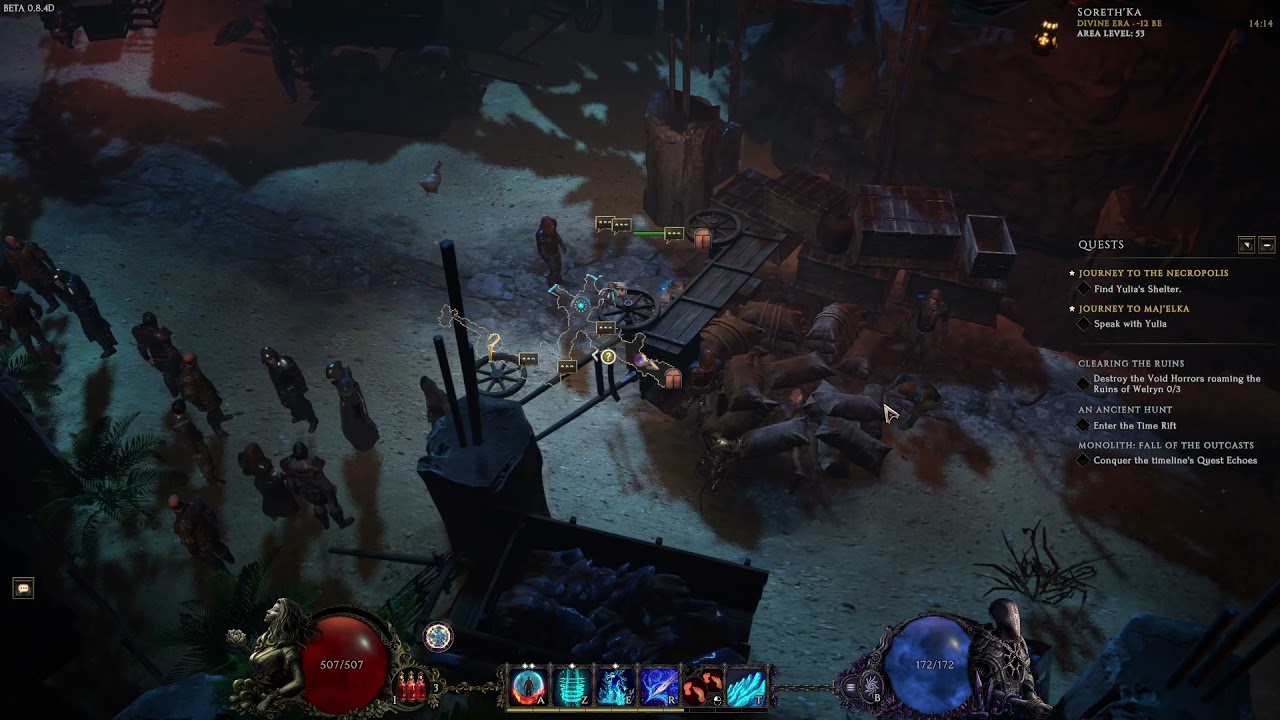Open Monolith: Fall of the Outcasts entry
Viewport: 1280px width, 720px height.
tap(1165, 446)
